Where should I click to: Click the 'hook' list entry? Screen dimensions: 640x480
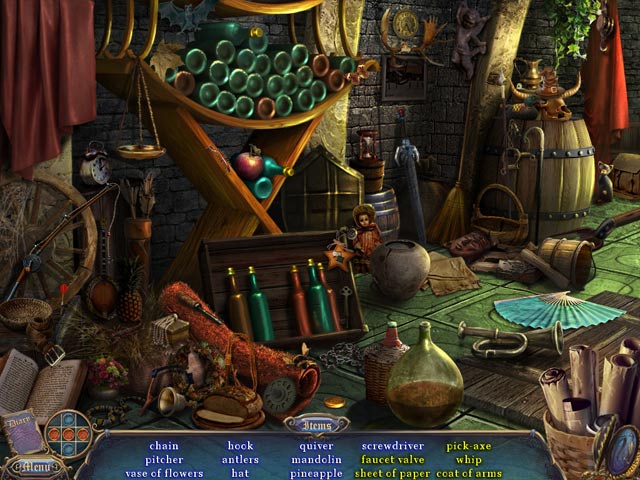pos(240,446)
